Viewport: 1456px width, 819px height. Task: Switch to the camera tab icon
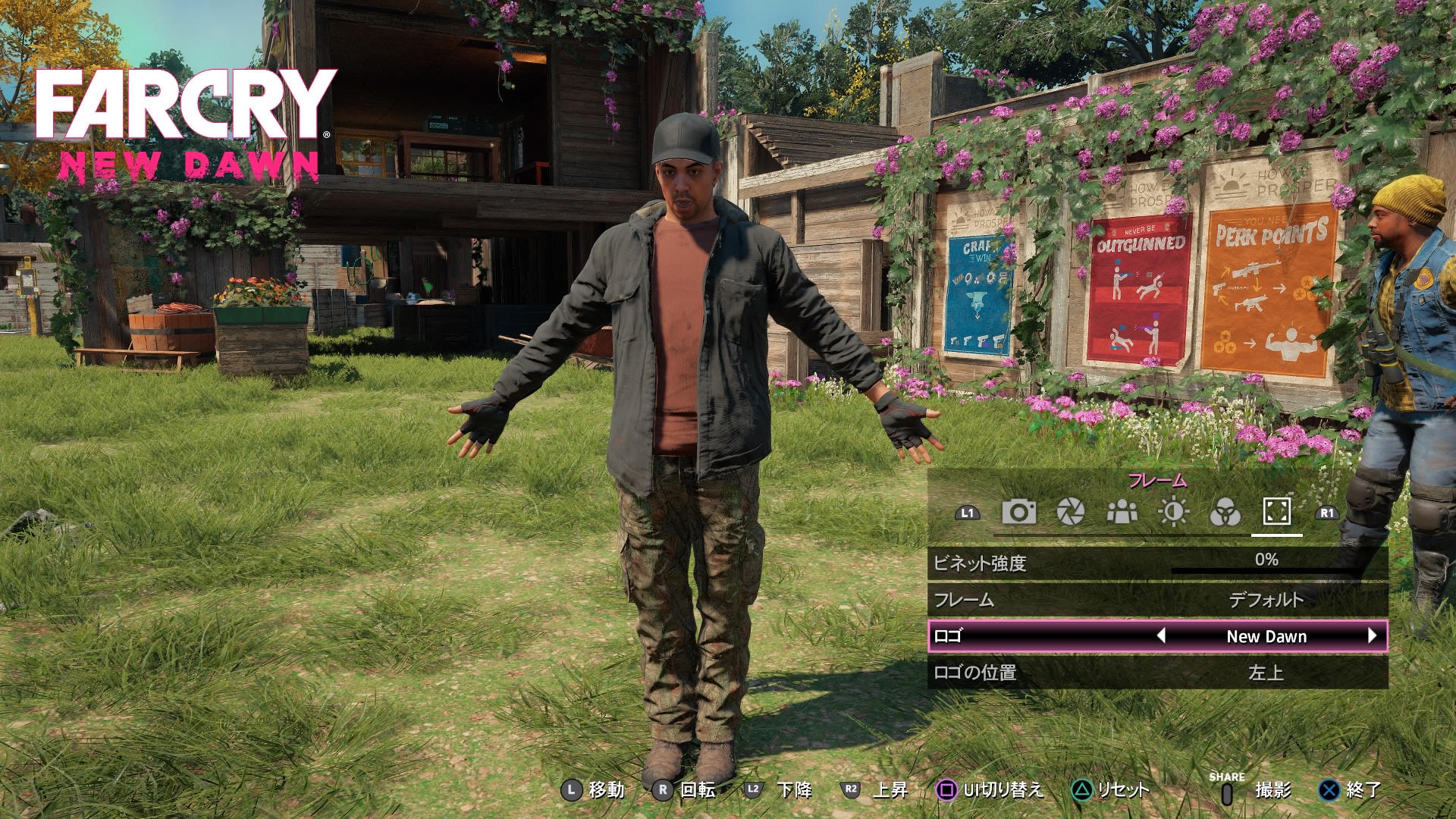1018,512
